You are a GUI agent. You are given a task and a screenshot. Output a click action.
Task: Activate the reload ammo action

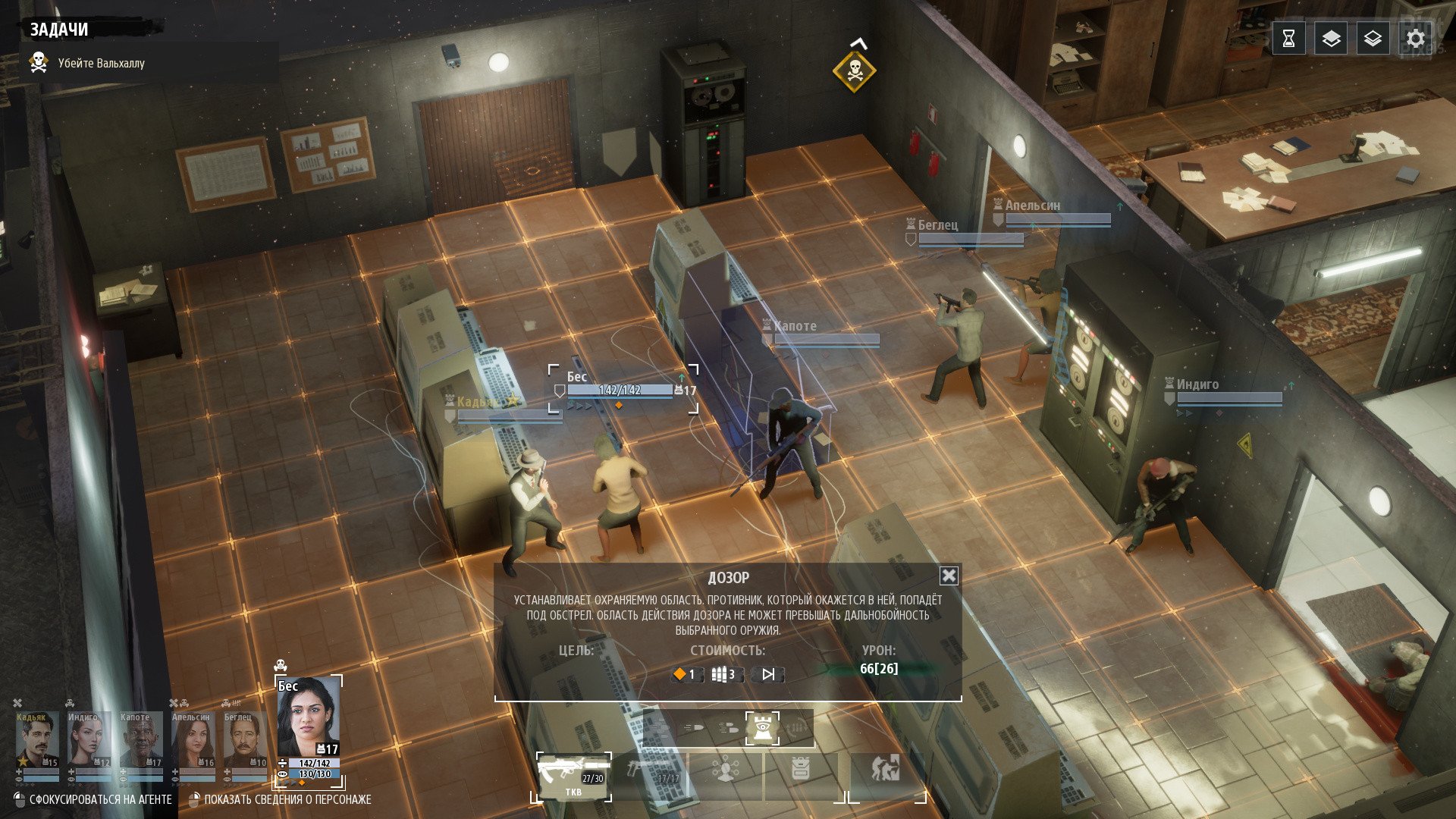click(x=796, y=730)
